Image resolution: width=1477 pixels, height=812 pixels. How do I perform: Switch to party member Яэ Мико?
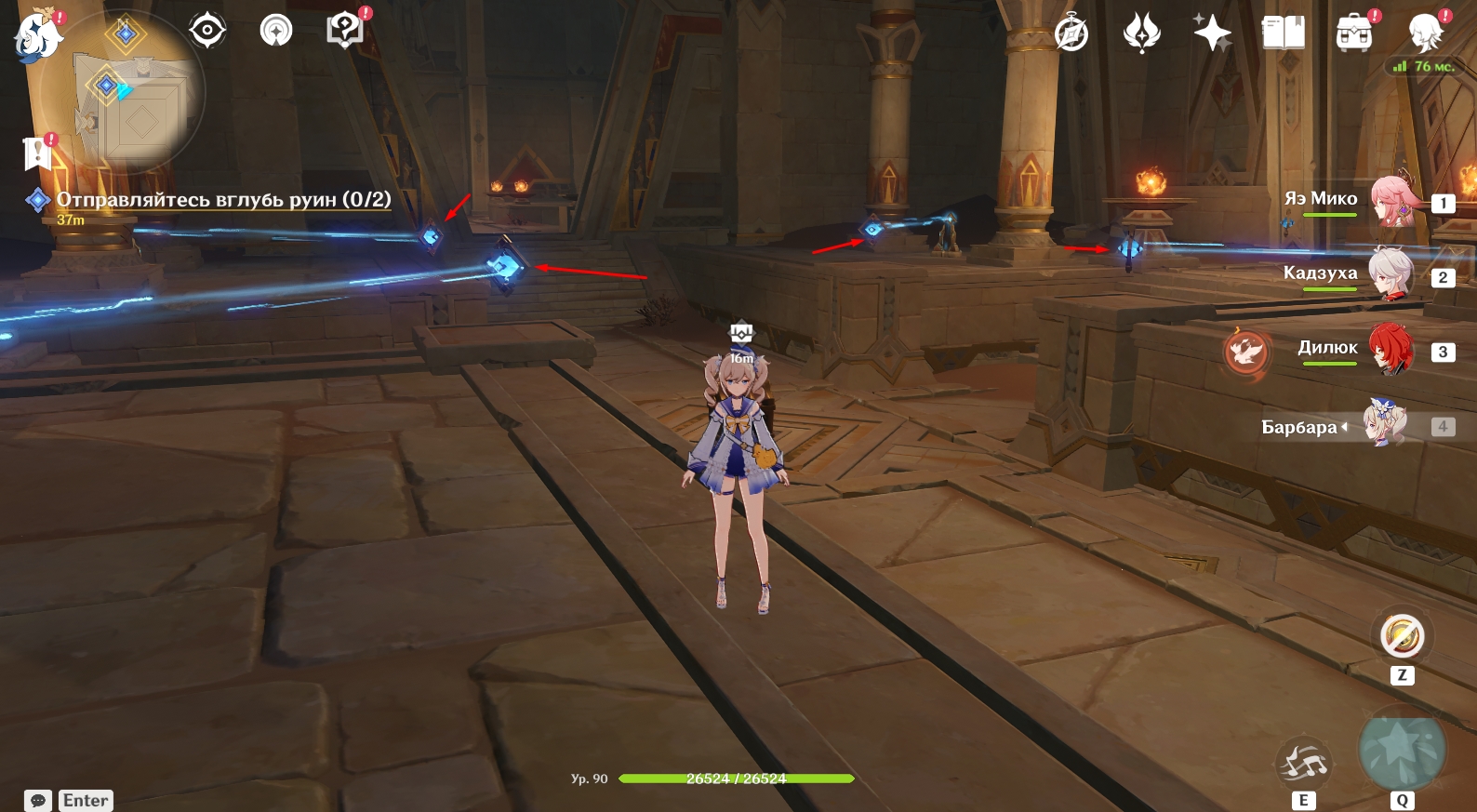point(1391,201)
